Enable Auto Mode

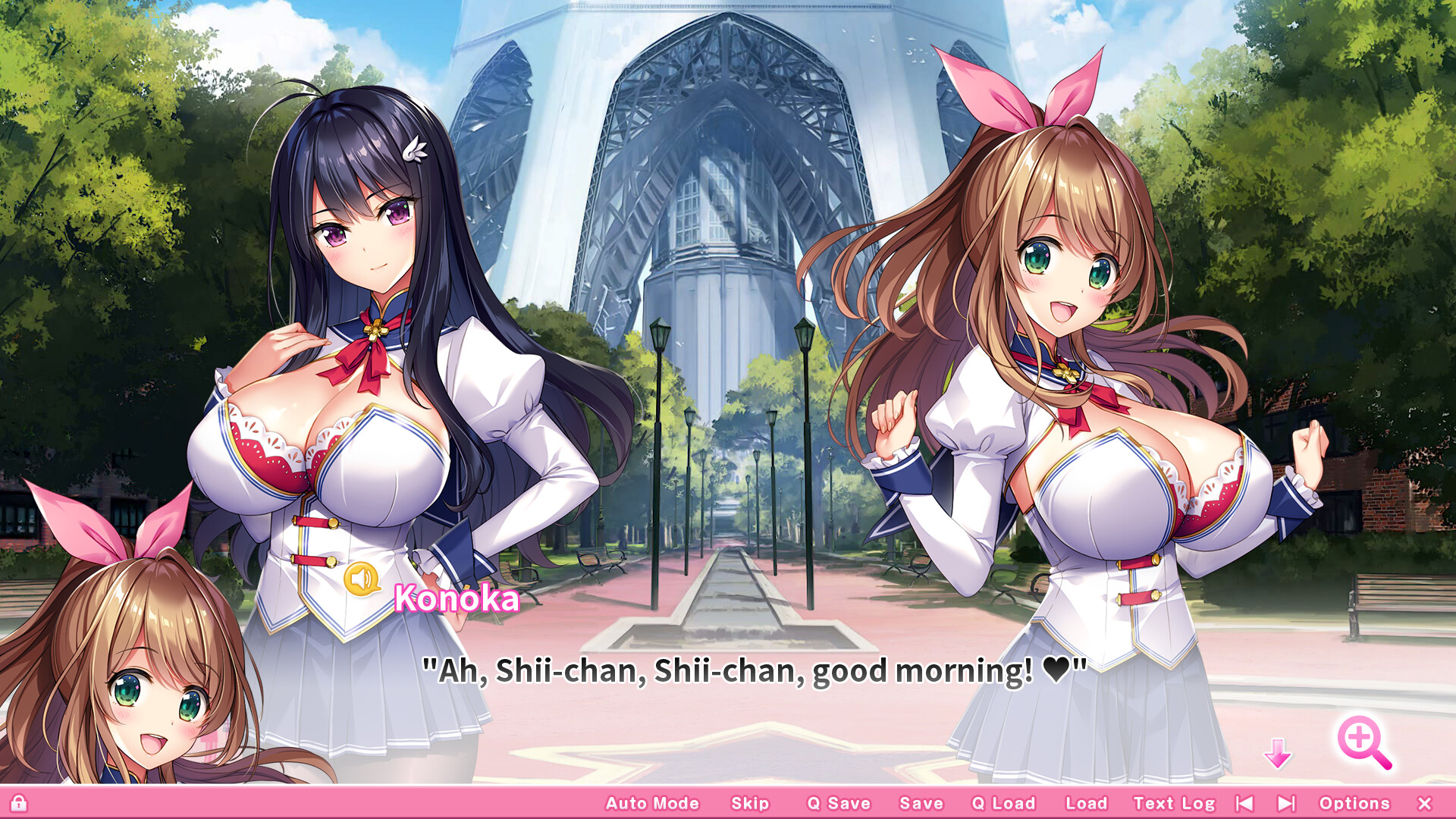click(651, 803)
